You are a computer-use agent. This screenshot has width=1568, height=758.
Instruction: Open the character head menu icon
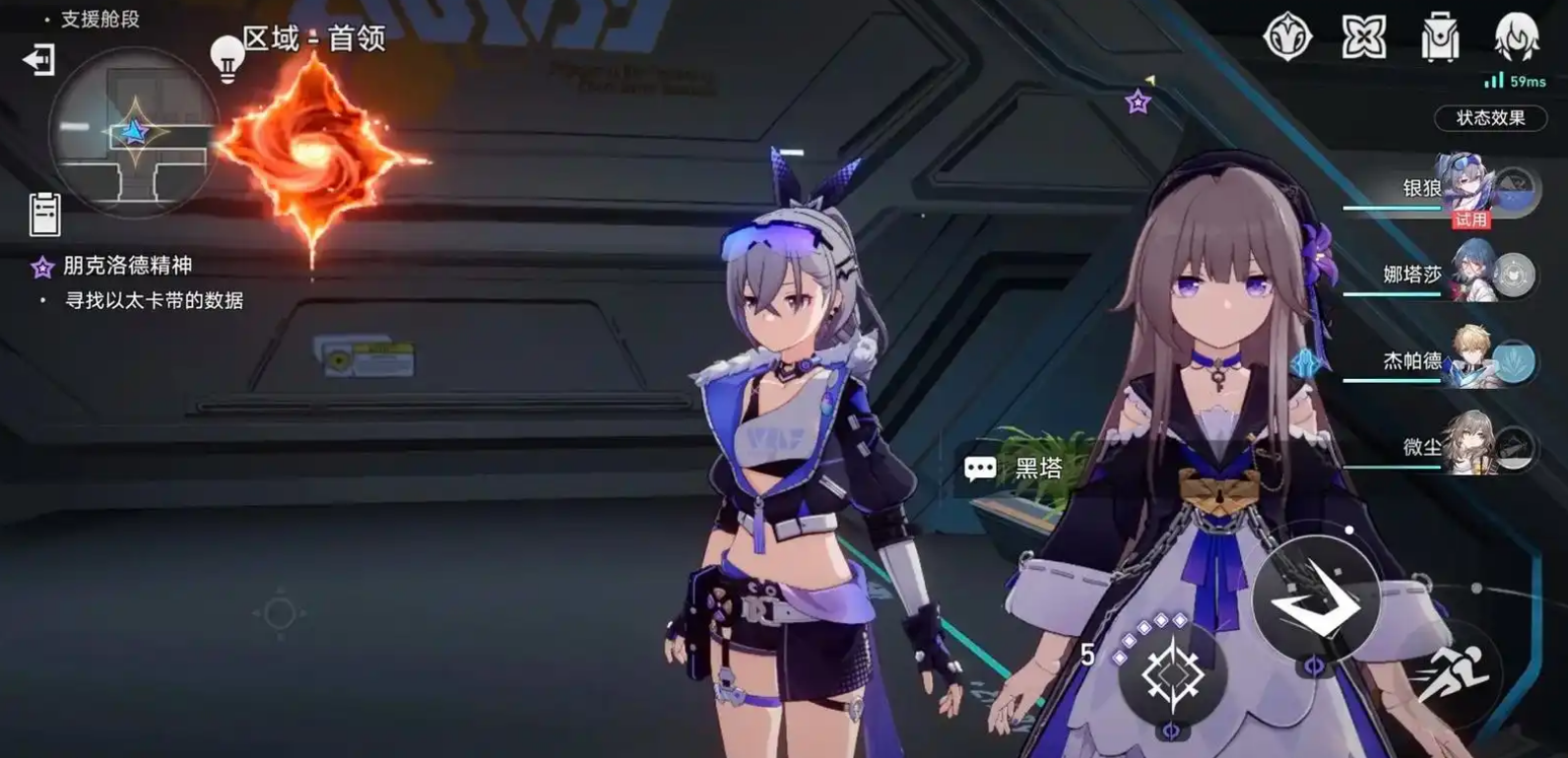1516,38
